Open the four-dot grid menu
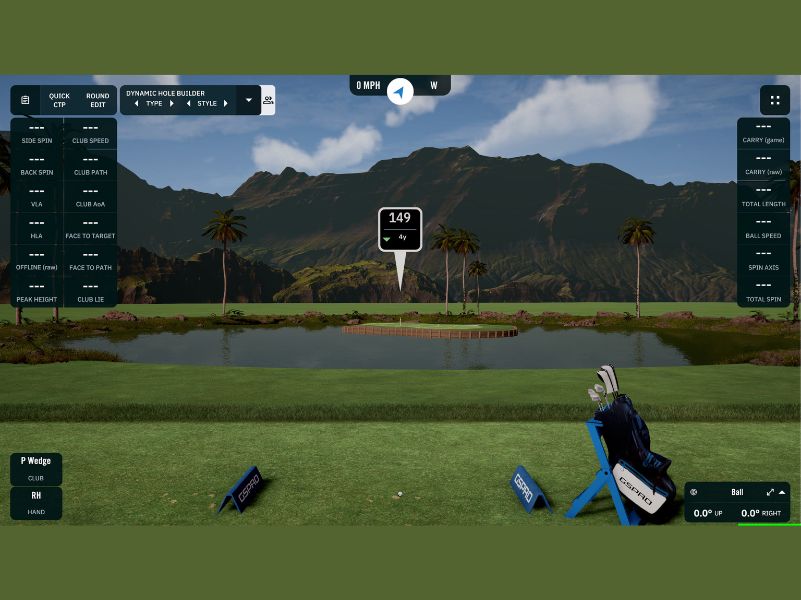 (x=774, y=100)
